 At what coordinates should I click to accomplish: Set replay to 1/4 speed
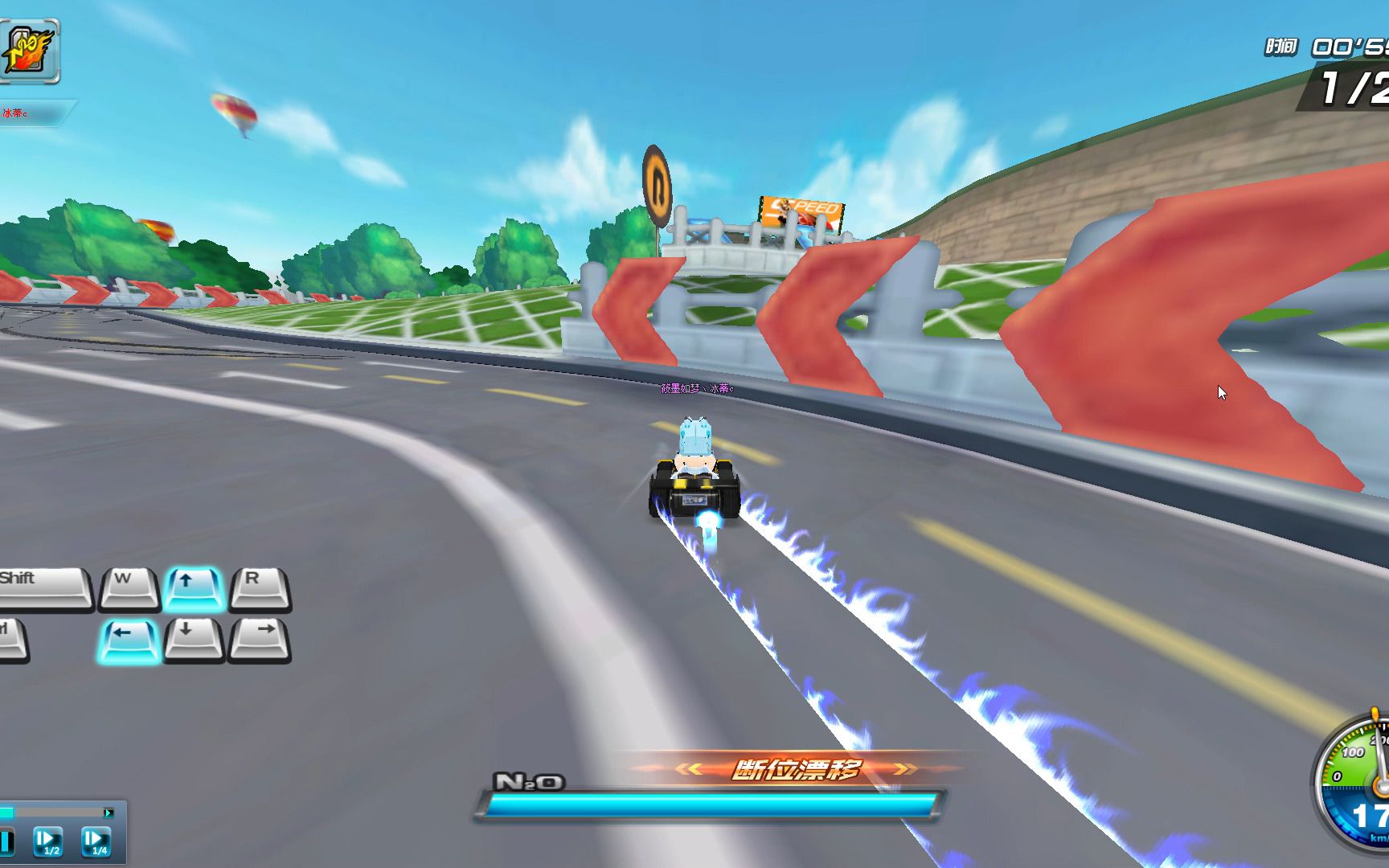[x=96, y=841]
